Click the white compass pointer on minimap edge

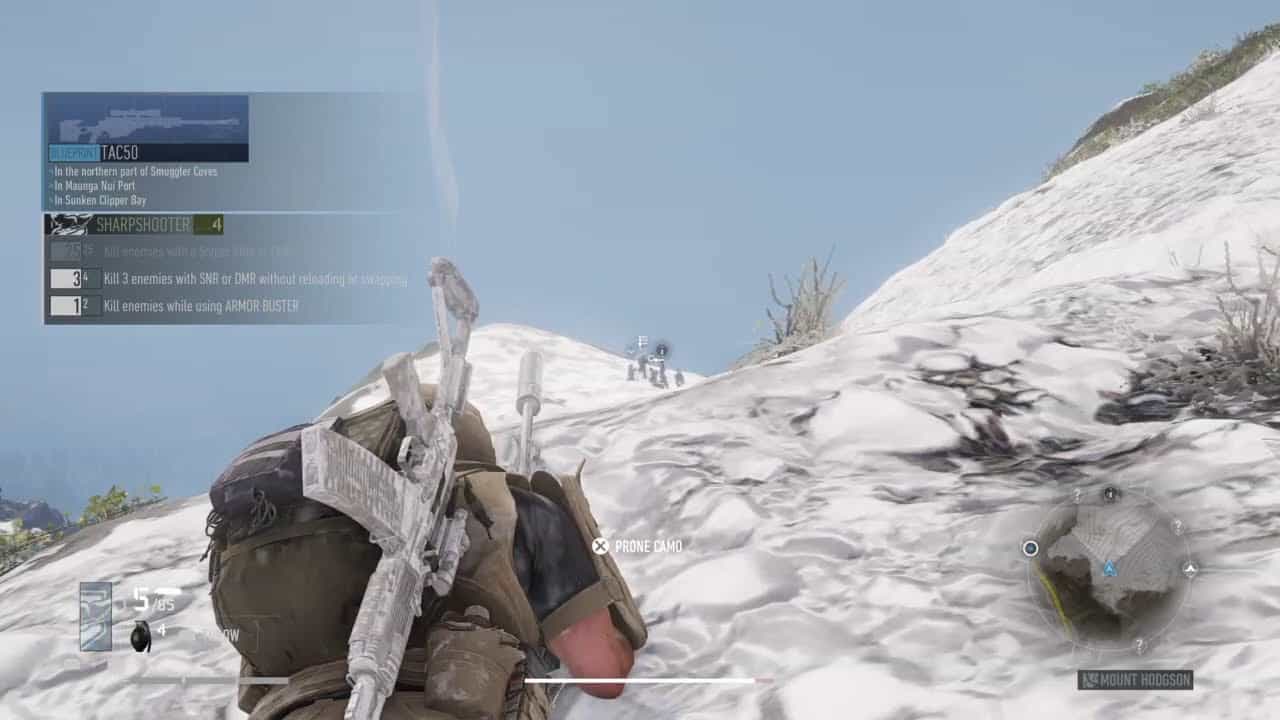pos(1190,568)
